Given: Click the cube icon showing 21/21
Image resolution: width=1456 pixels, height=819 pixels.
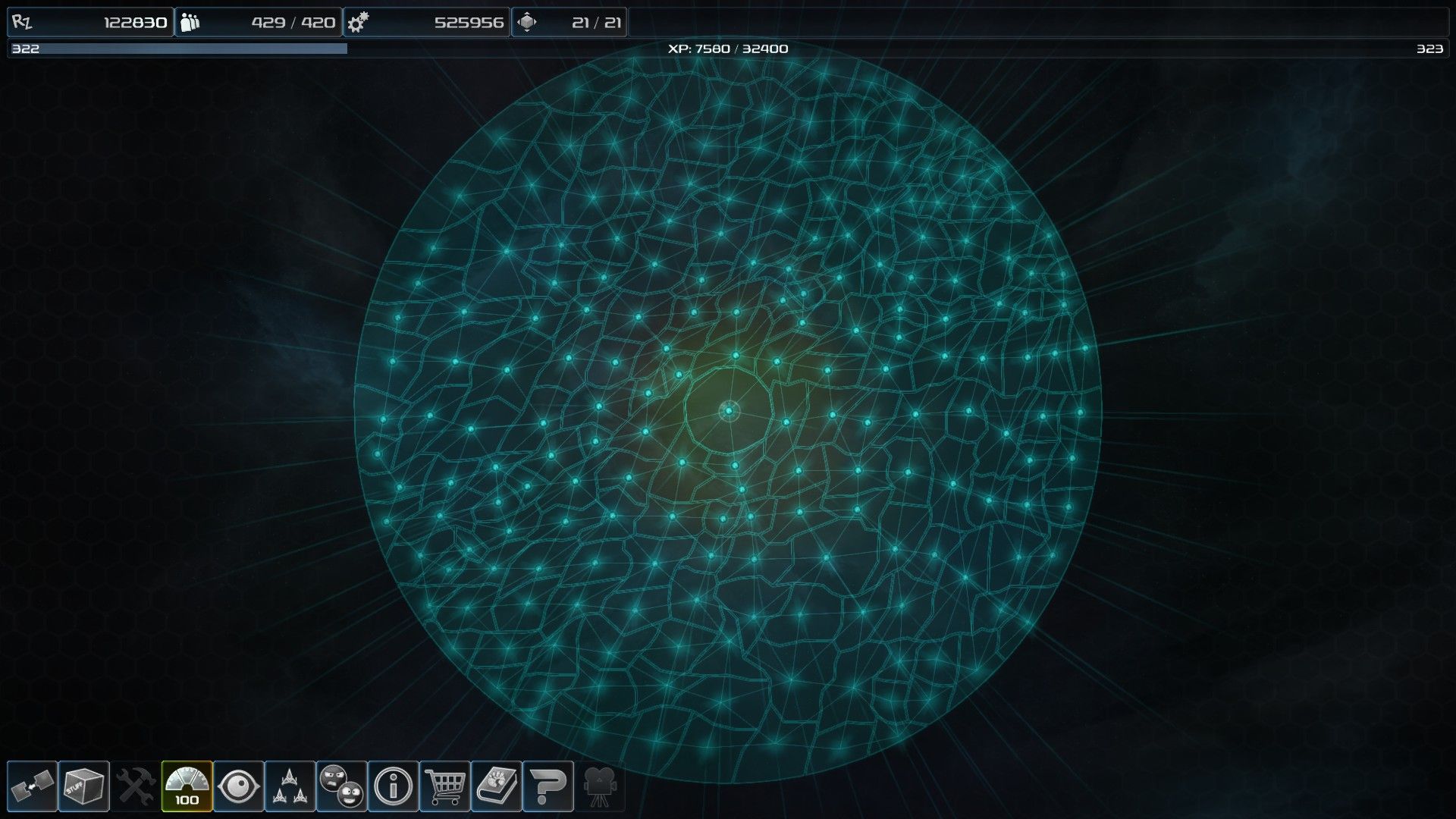Looking at the screenshot, I should (529, 21).
